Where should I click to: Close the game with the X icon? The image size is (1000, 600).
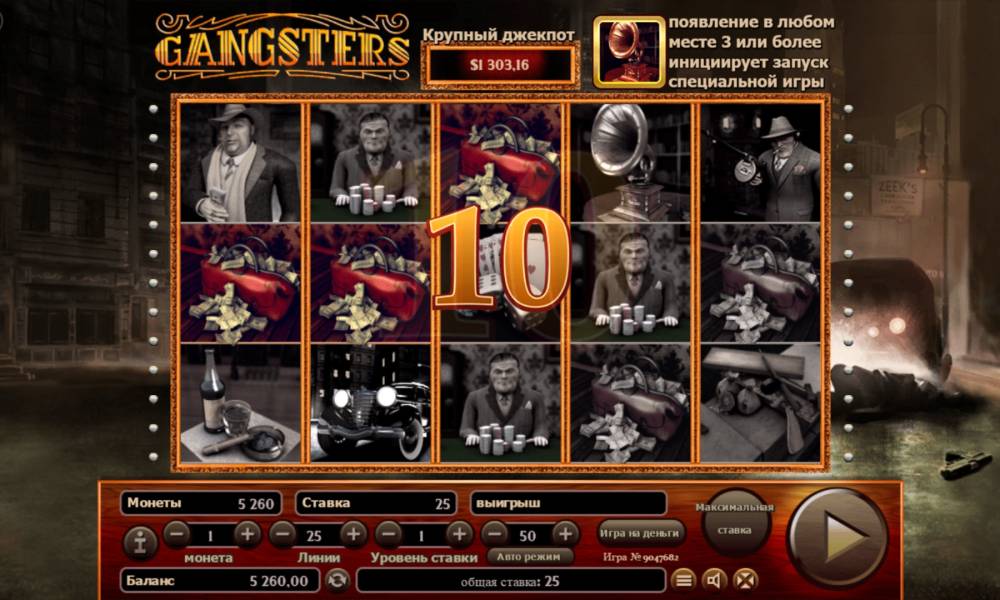click(745, 579)
